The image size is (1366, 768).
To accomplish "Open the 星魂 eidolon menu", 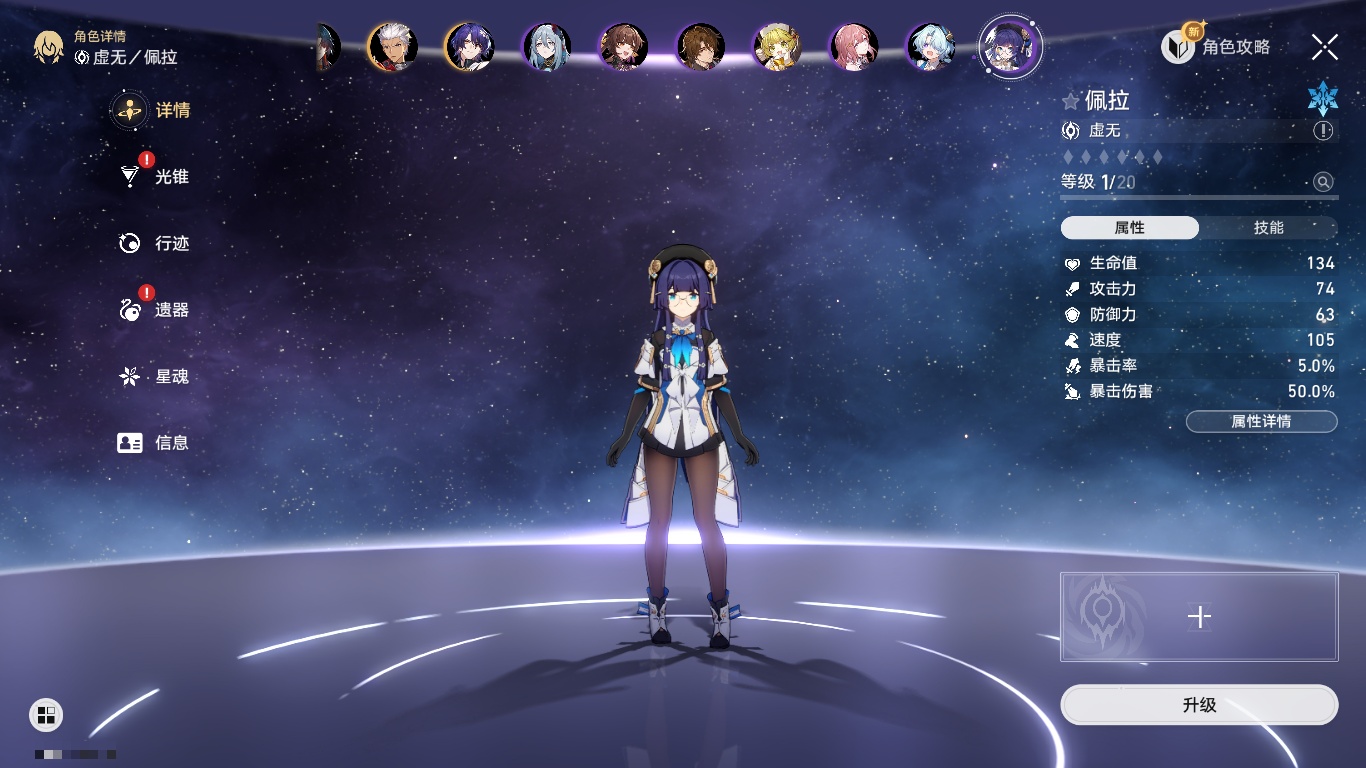I will (154, 377).
